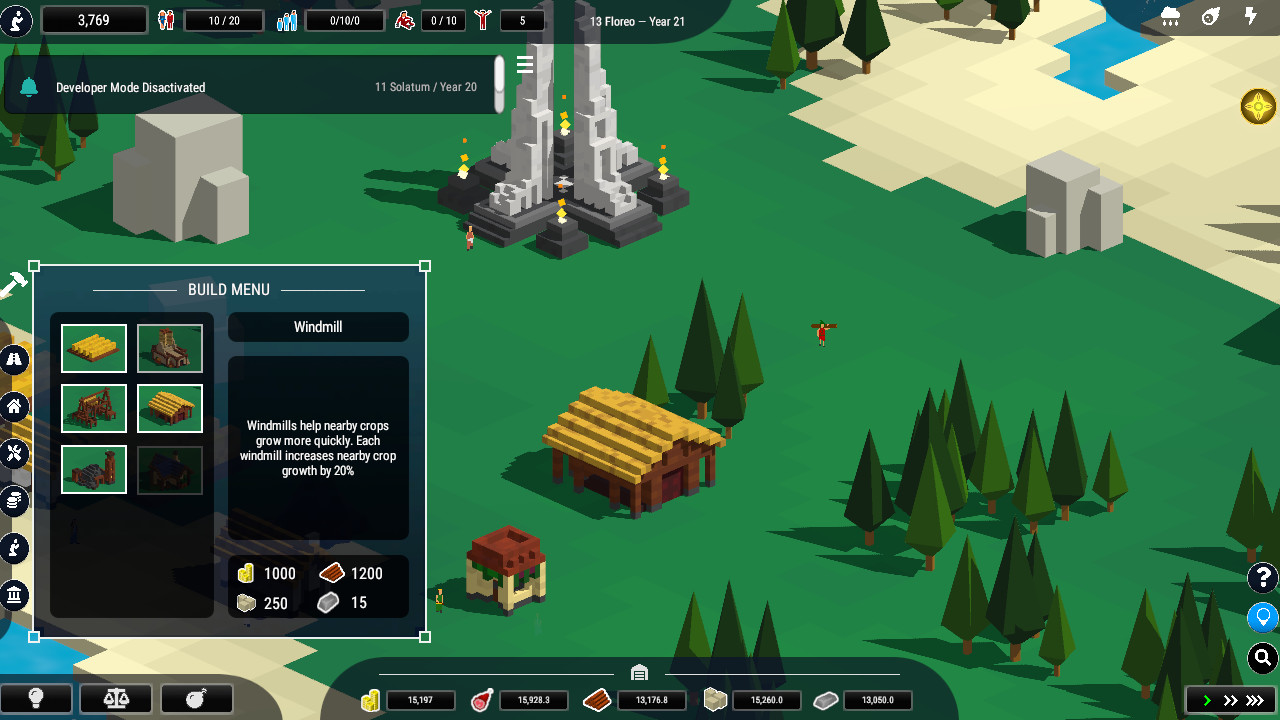Open the hamburger menu below the year display

524,65
